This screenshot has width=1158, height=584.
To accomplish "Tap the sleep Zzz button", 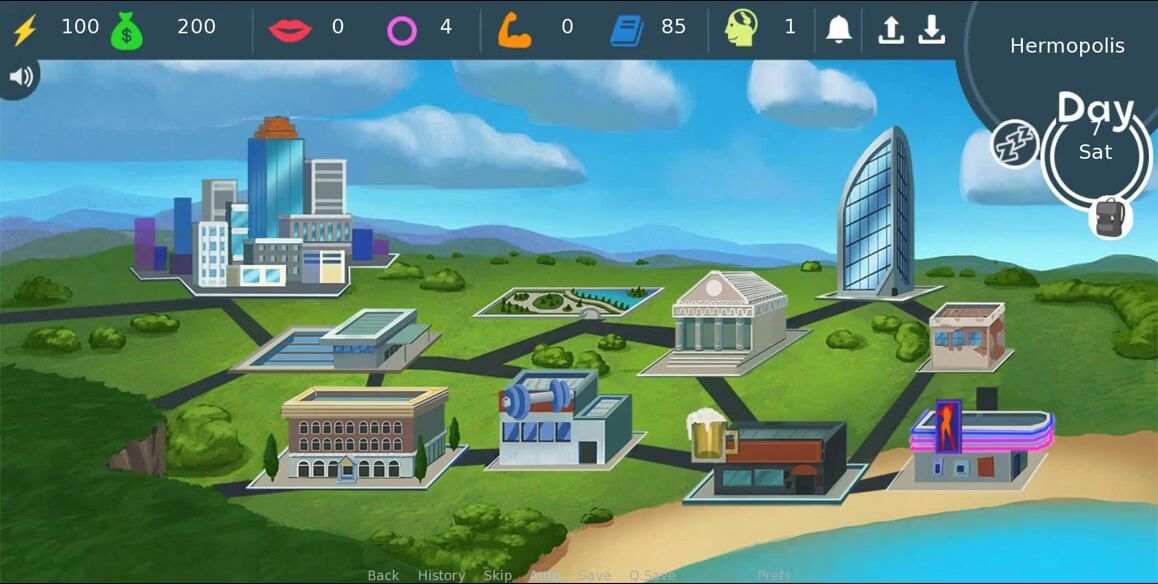I will point(1014,144).
